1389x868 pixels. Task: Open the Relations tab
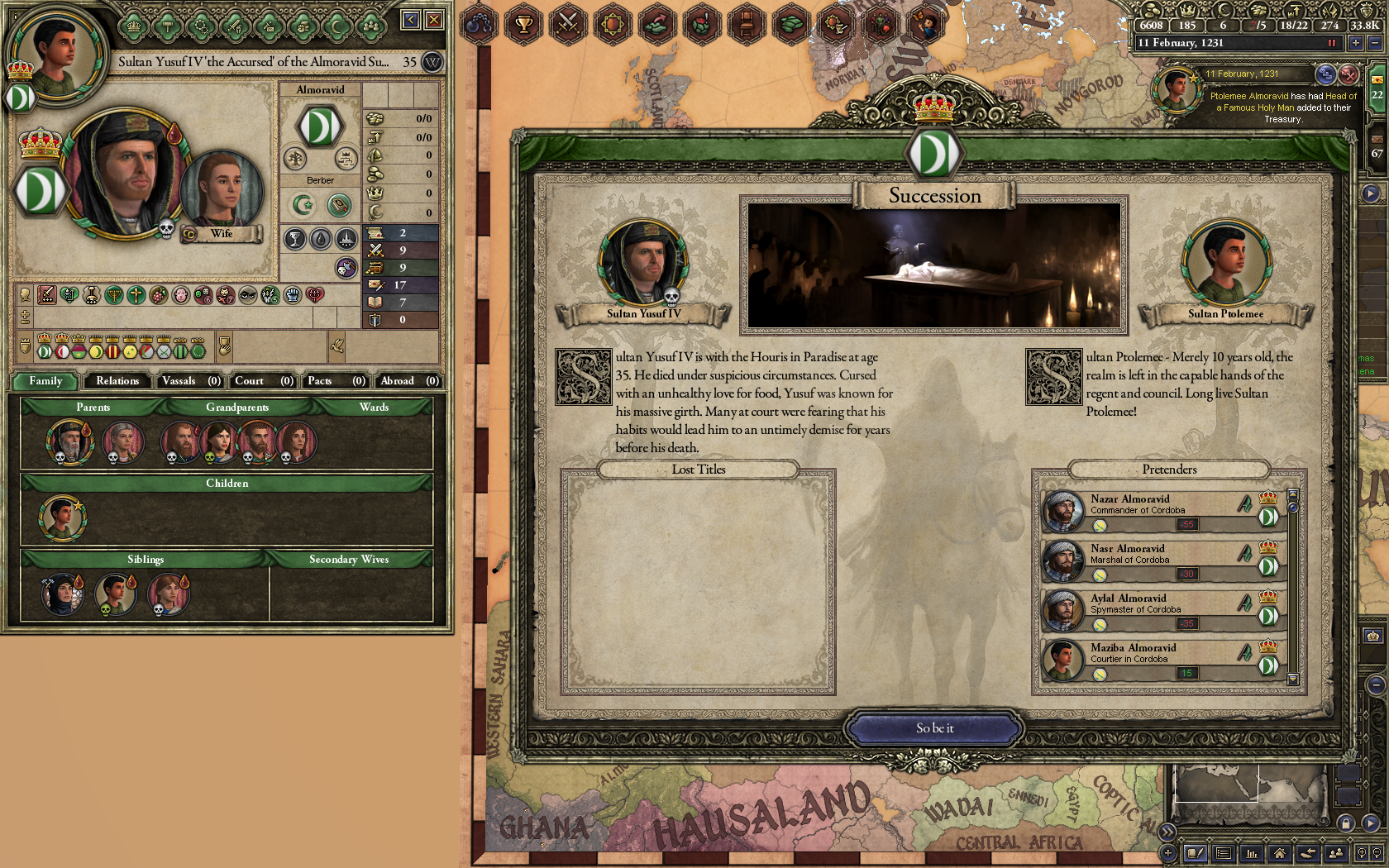[117, 381]
